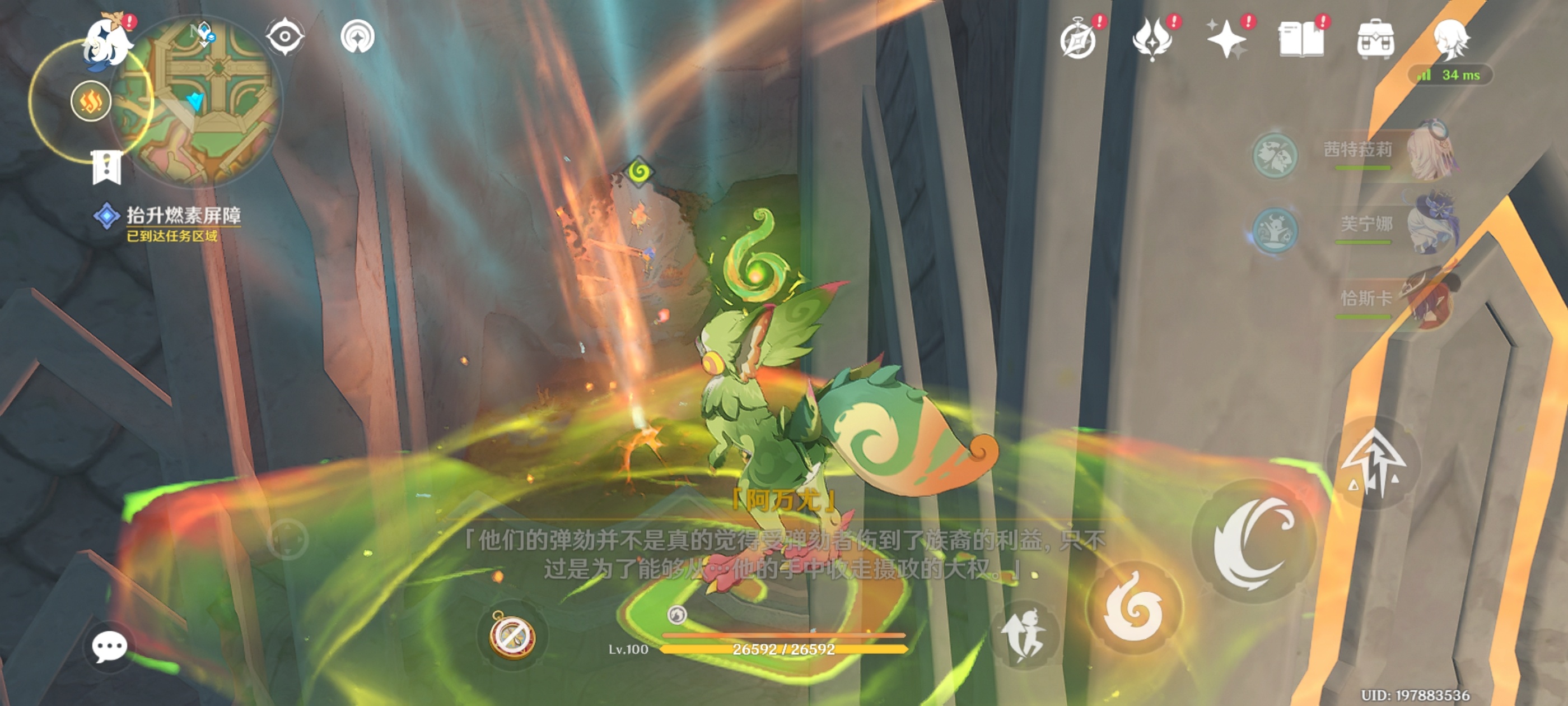Toggle the elemental sight eye icon
The width and height of the screenshot is (1568, 706).
(x=284, y=36)
